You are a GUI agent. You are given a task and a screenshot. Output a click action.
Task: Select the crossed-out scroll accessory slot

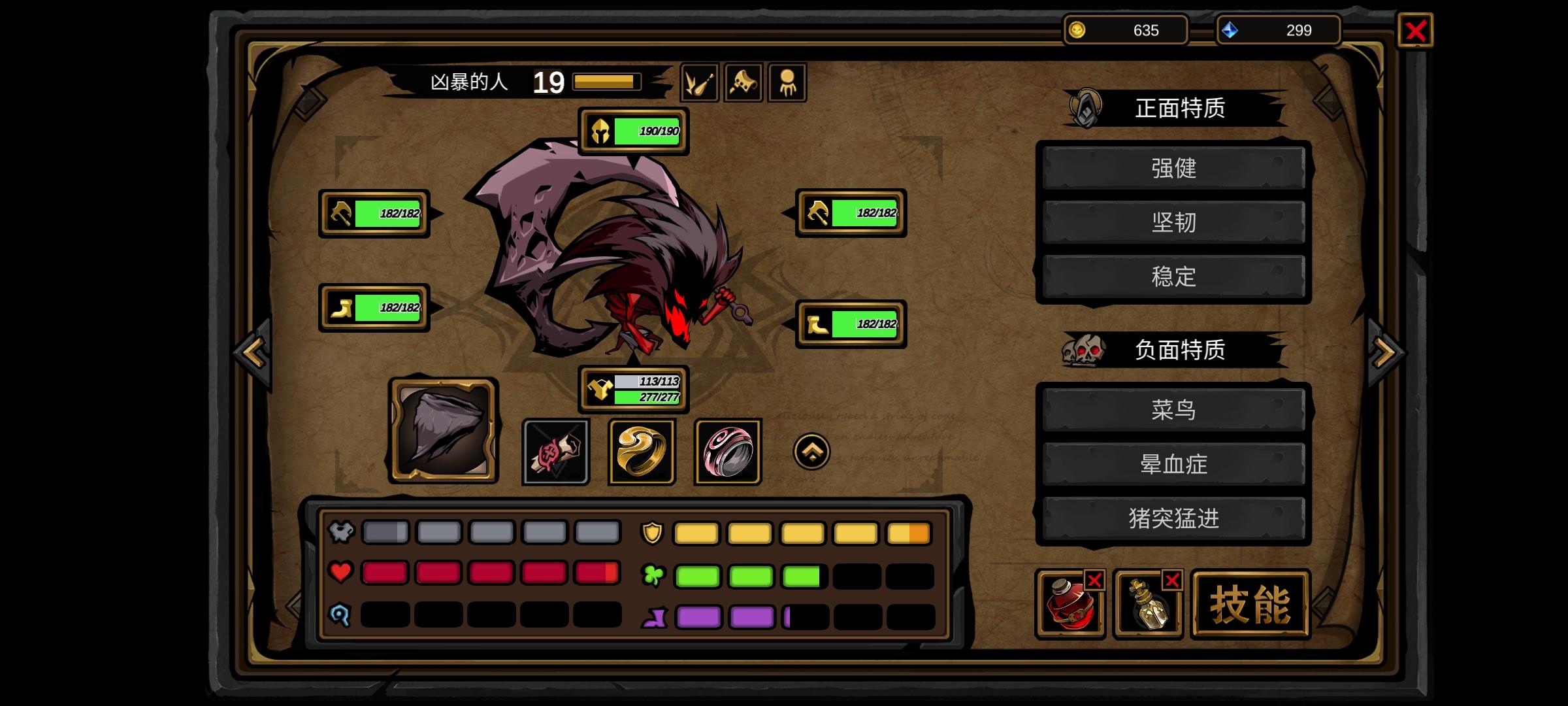click(x=555, y=452)
